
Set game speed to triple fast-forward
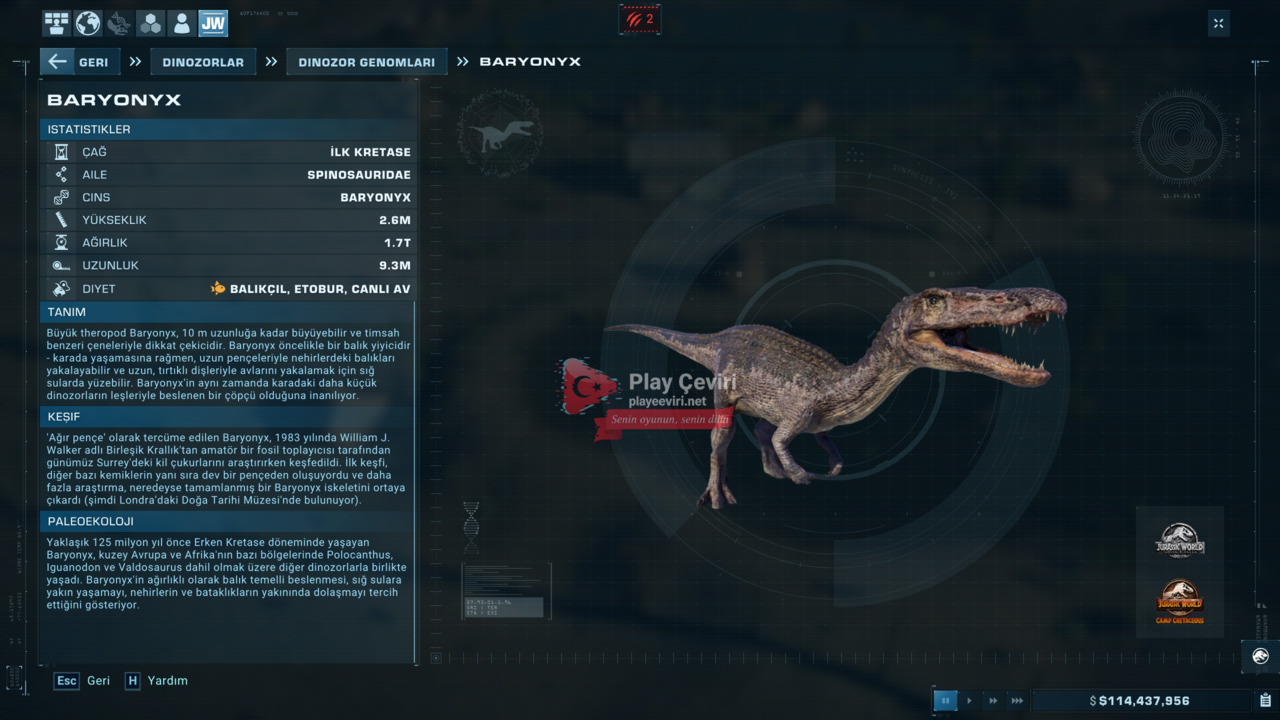coord(1017,701)
